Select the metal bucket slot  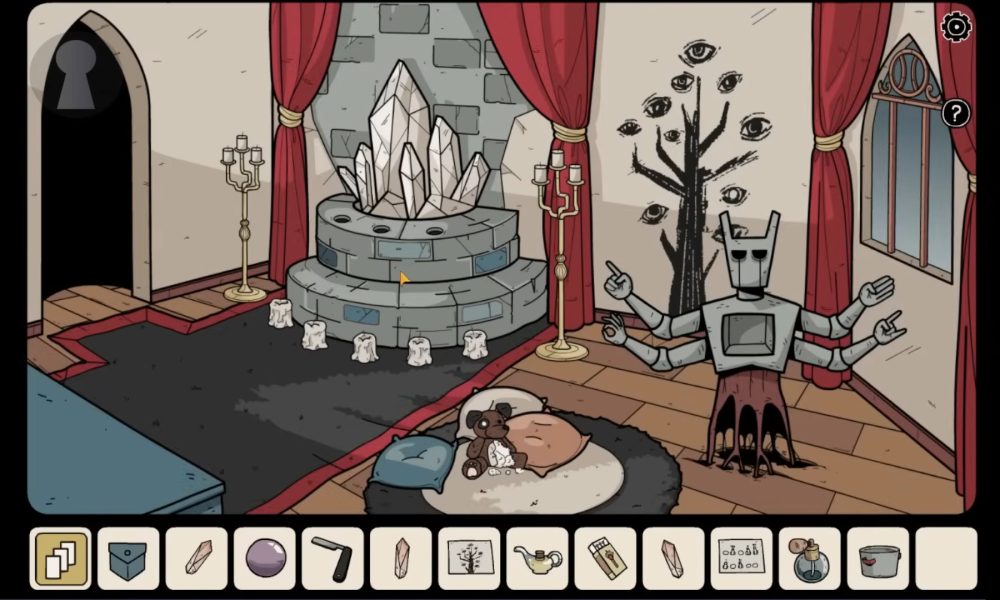pos(877,558)
